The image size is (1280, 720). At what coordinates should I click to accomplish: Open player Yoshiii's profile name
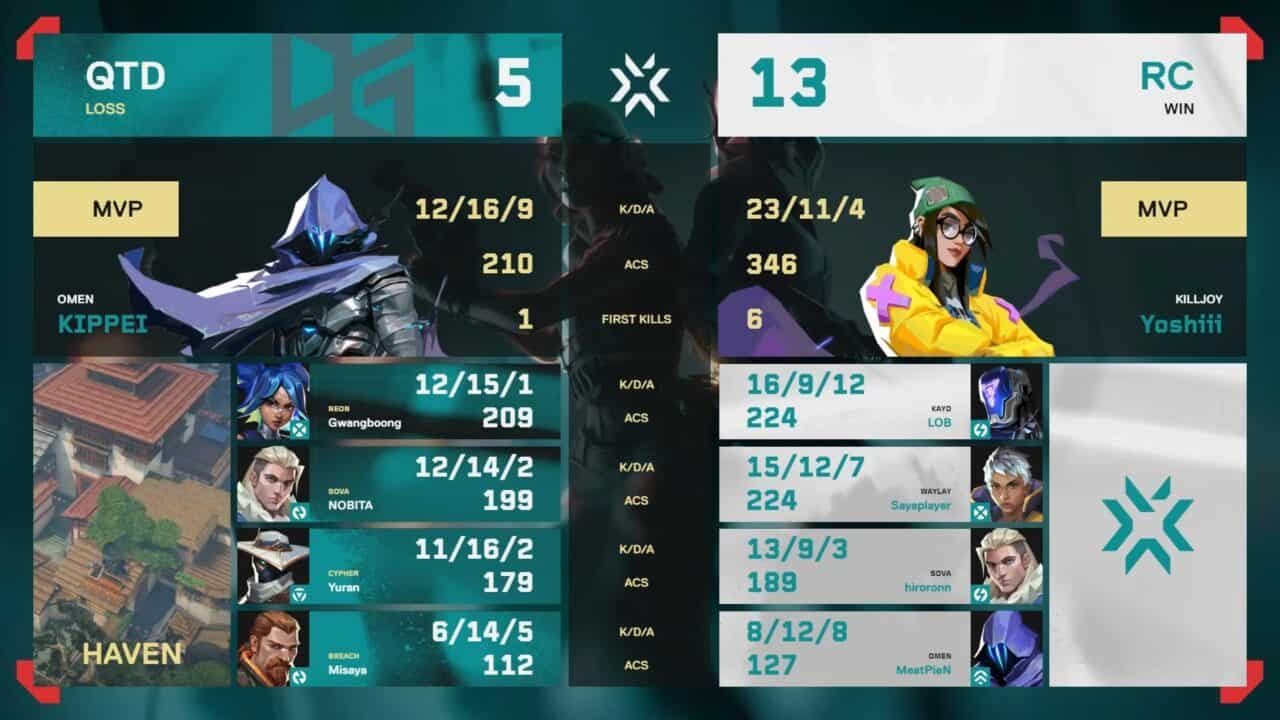1180,325
